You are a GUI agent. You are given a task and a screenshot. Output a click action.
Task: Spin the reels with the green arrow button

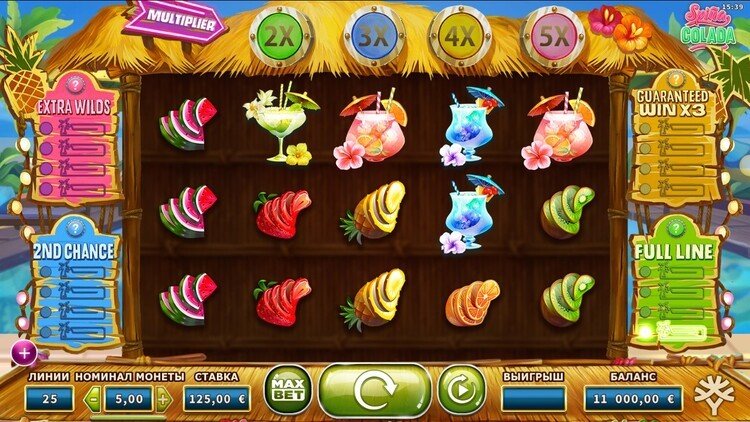(x=374, y=390)
